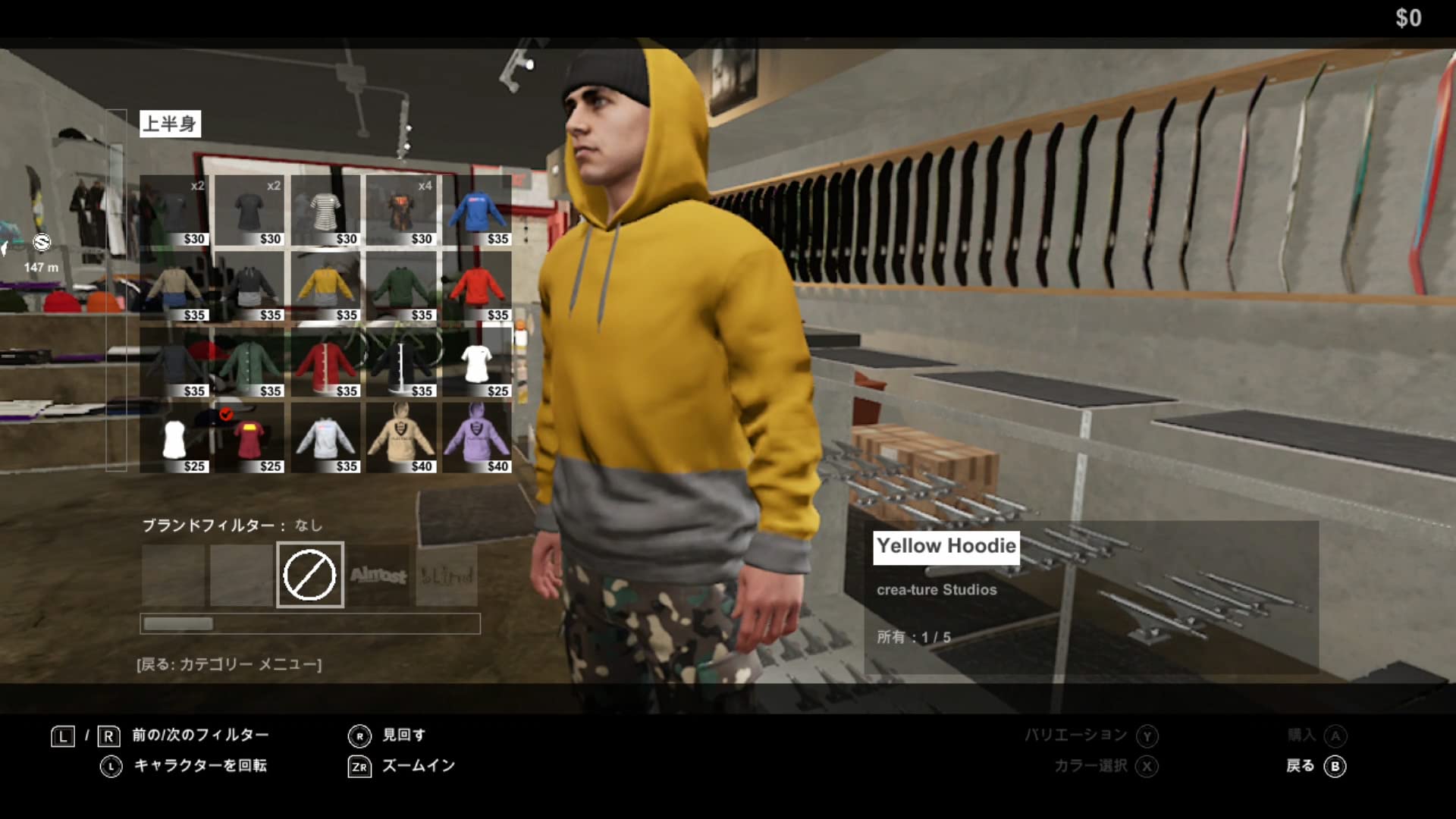Screen dimensions: 1456x819
Task: Choose the white t-shirt for $25
Action: [477, 362]
